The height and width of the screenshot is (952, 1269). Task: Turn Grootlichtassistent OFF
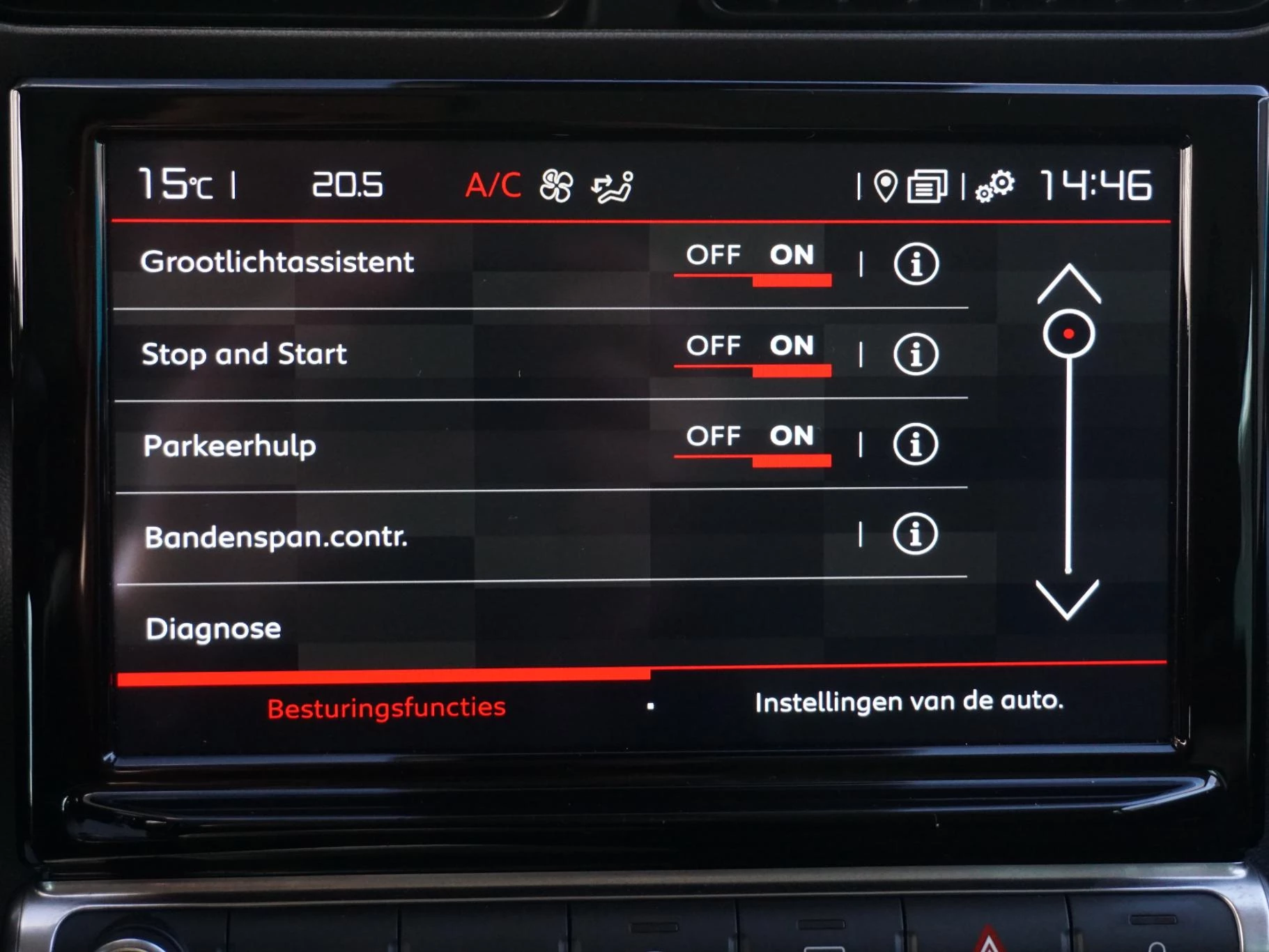(x=713, y=256)
